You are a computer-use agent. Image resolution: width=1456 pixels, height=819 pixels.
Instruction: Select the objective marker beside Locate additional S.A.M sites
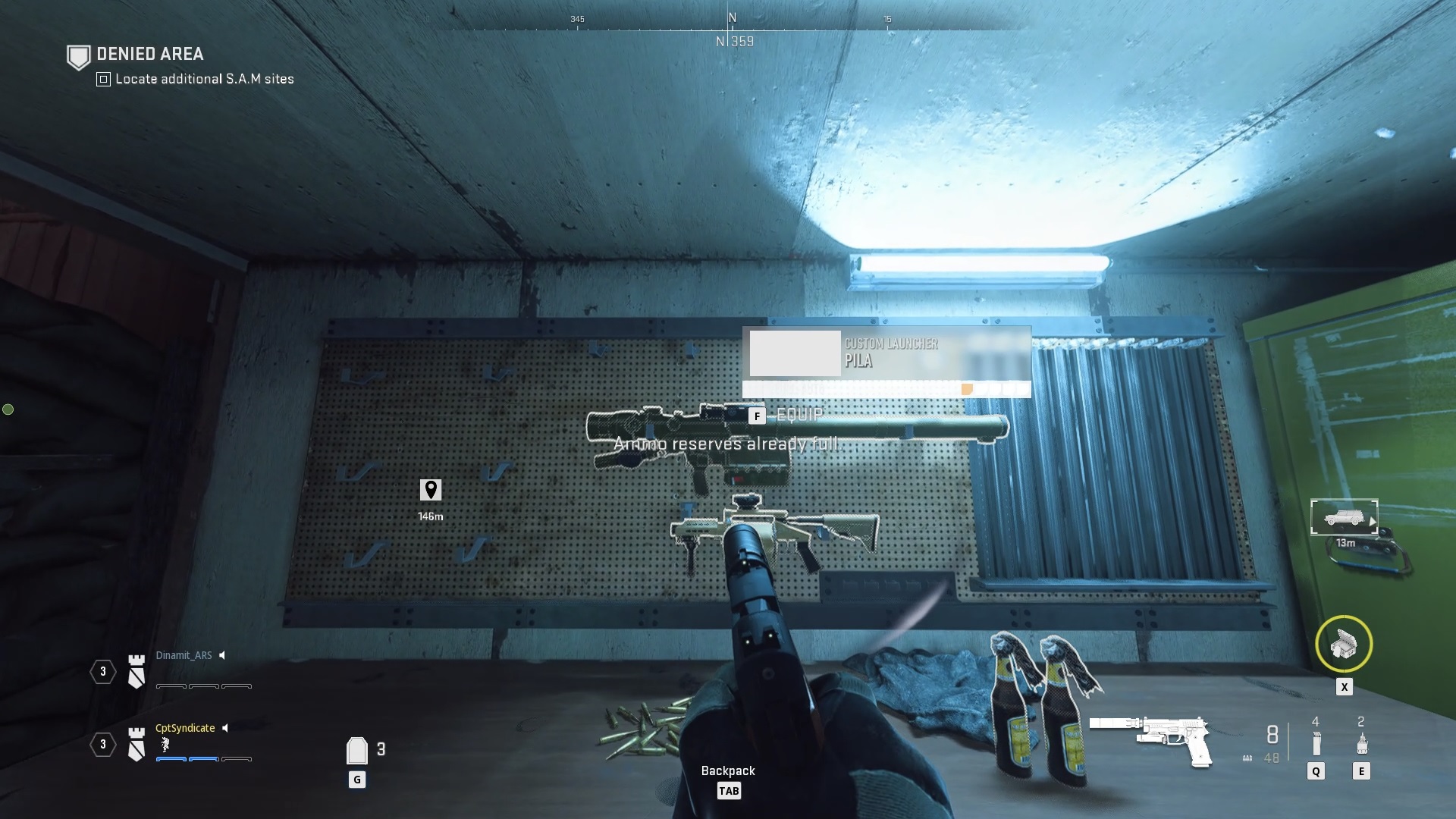(x=102, y=79)
